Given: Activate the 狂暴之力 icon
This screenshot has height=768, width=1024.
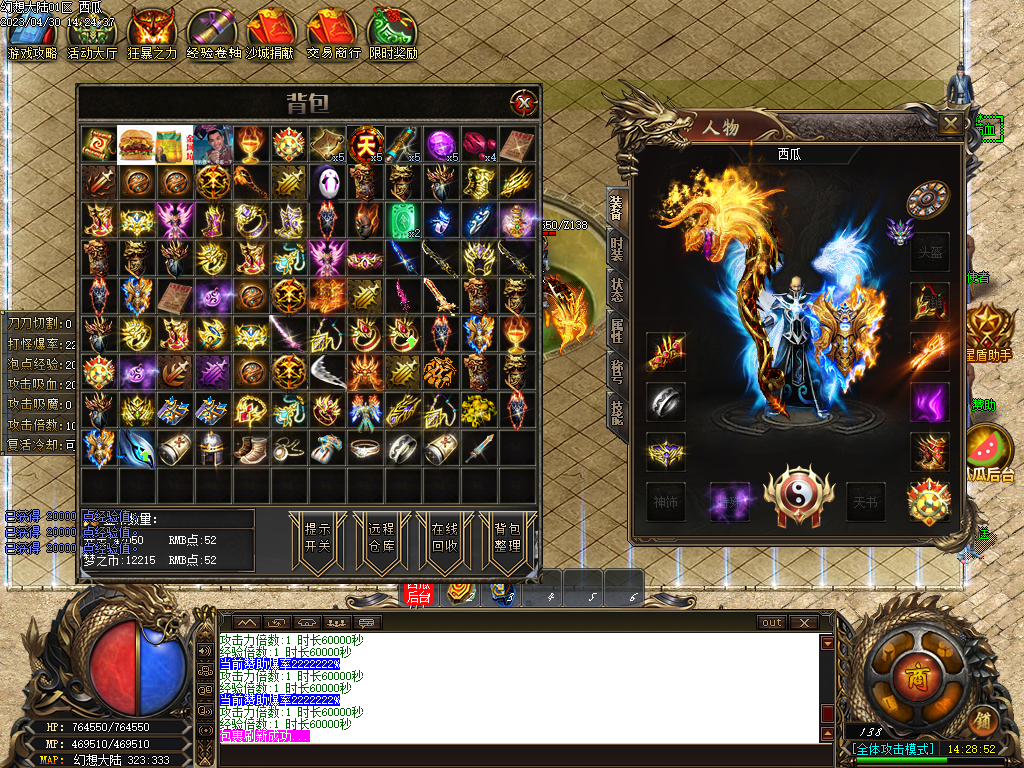Looking at the screenshot, I should point(152,36).
